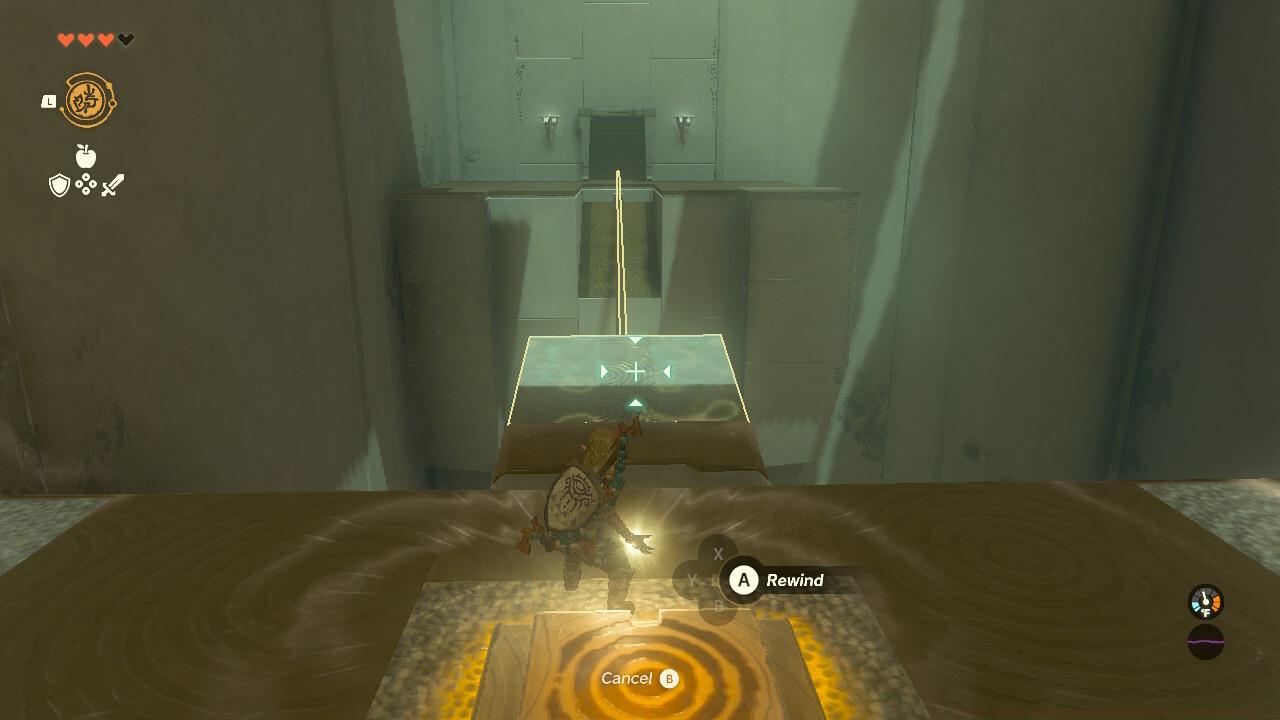Expand using the upward arrow above the crosshair
Viewport: 1280px width, 720px height.
(x=636, y=341)
